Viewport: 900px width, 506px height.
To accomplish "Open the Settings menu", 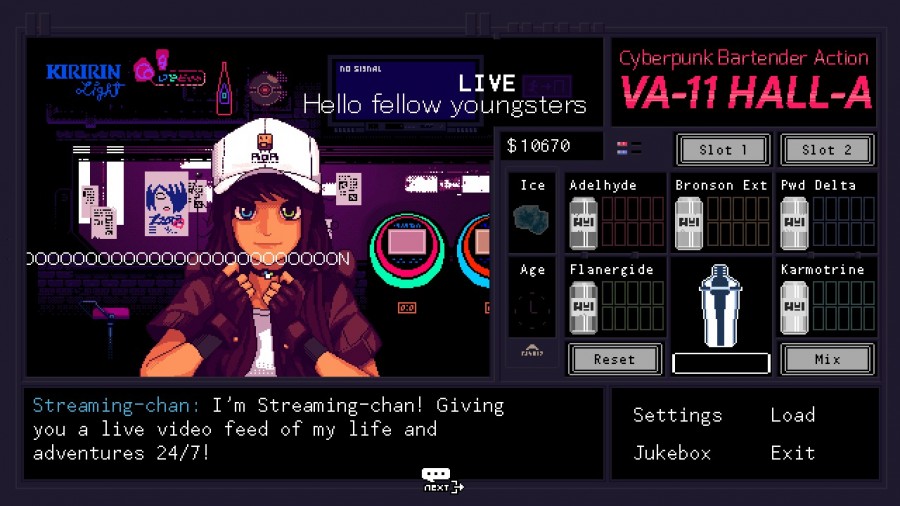I will (677, 415).
